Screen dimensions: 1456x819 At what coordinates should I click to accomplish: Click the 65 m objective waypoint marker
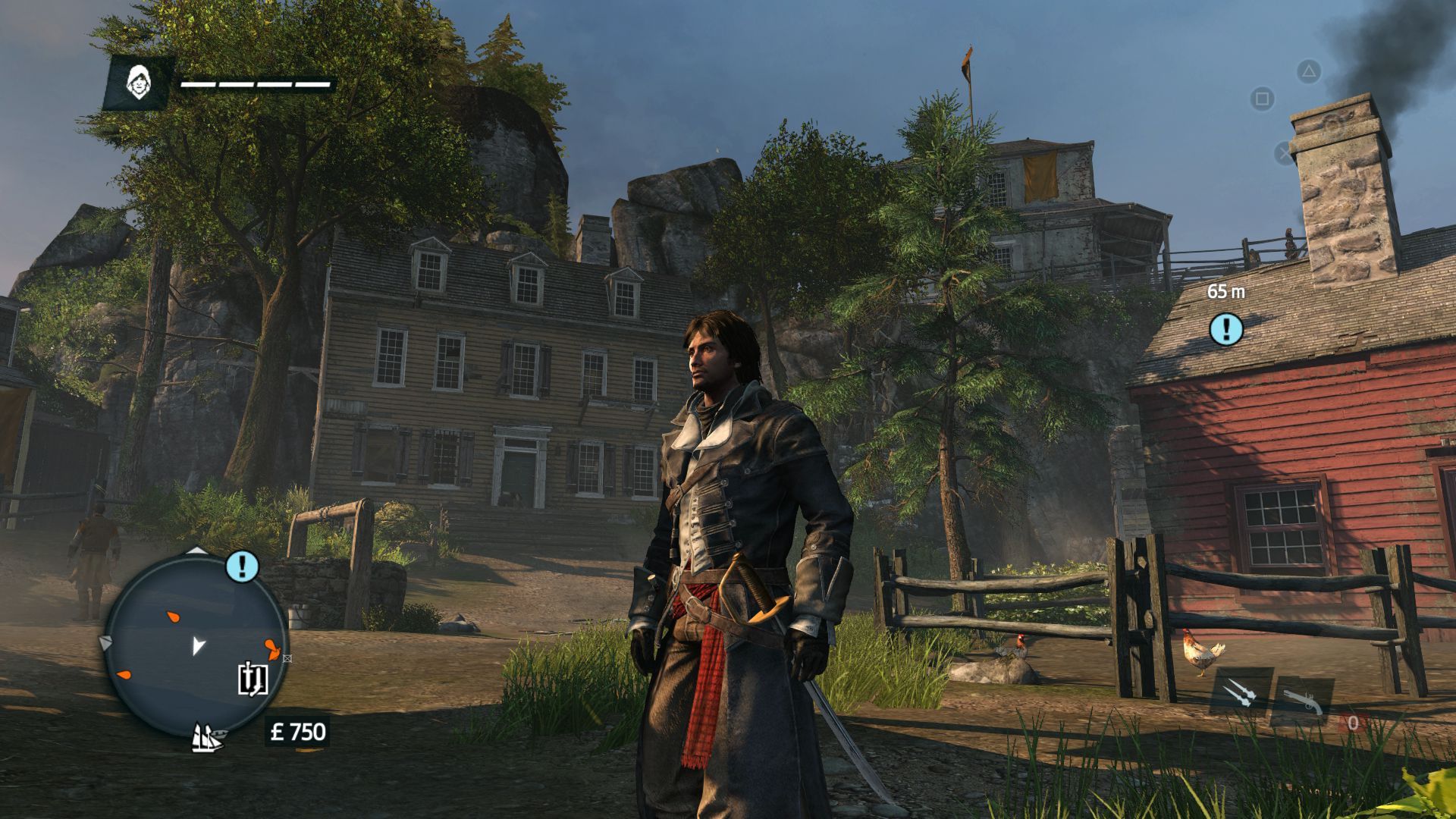click(x=1225, y=329)
